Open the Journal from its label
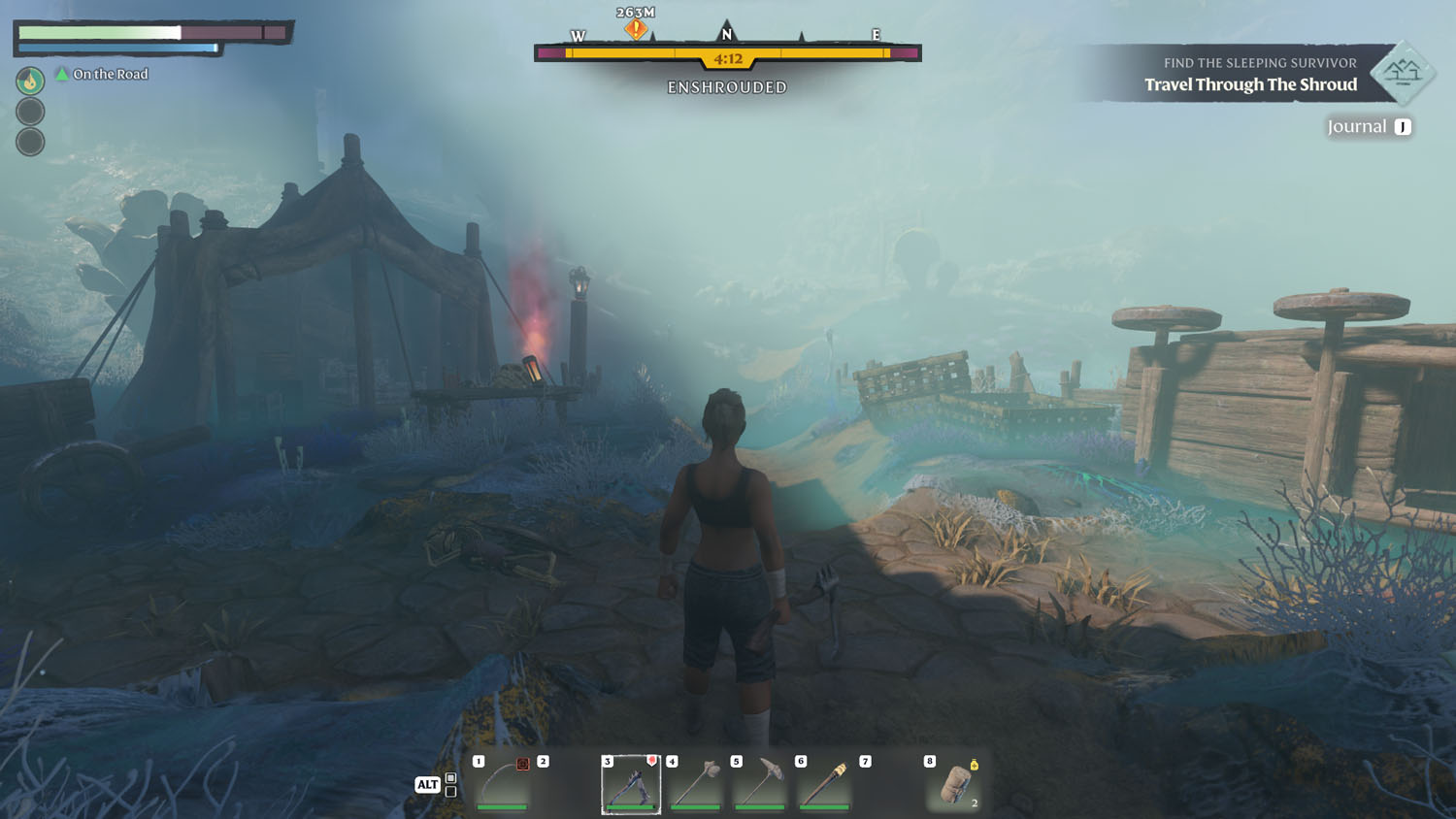The image size is (1456, 819). [1357, 126]
